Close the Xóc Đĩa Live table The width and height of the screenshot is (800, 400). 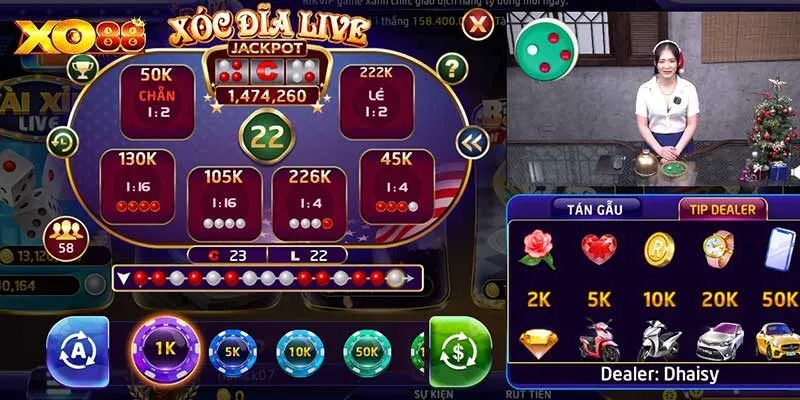click(x=480, y=24)
